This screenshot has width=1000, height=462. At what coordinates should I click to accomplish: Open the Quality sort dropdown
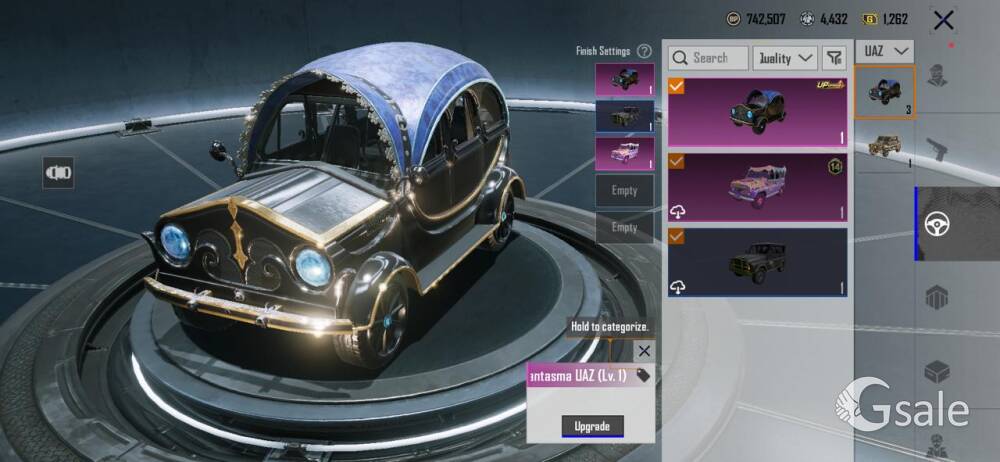[x=785, y=58]
